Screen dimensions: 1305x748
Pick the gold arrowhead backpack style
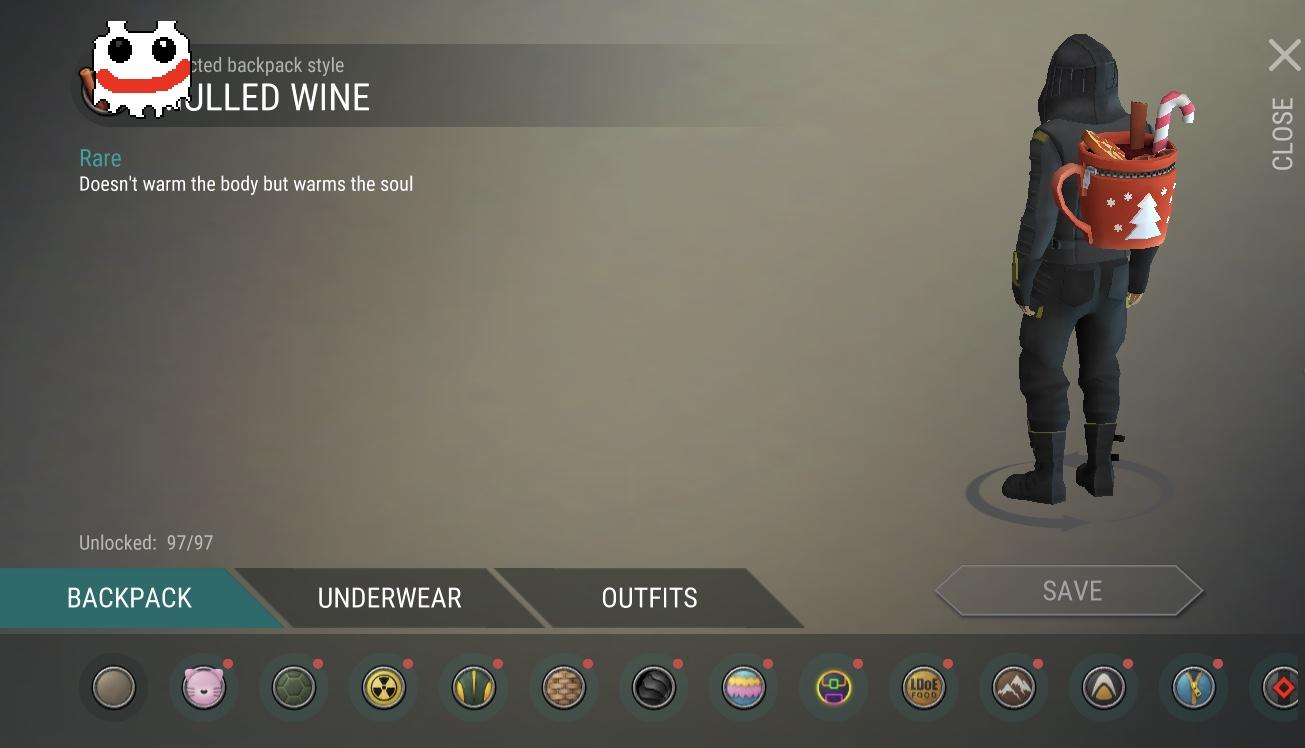tap(1104, 688)
